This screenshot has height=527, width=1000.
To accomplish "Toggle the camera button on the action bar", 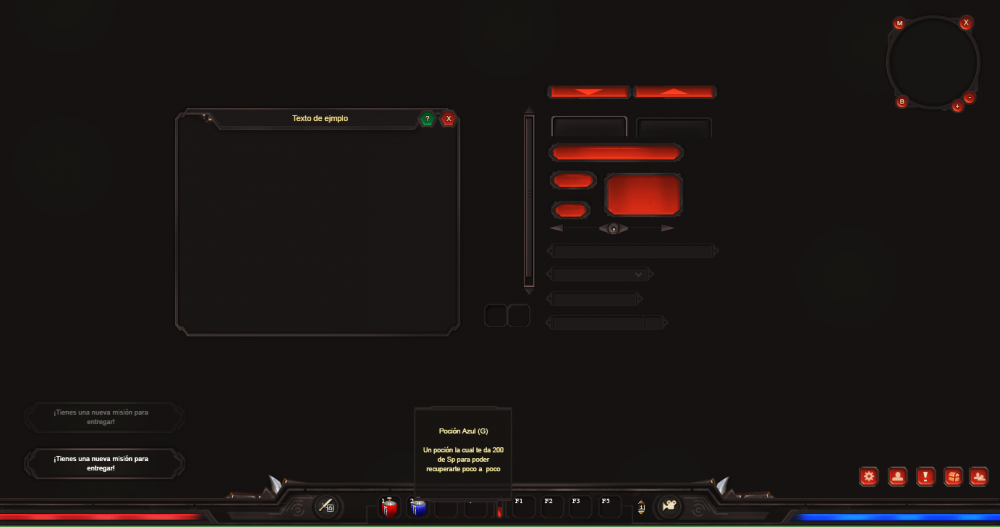I will [x=667, y=506].
